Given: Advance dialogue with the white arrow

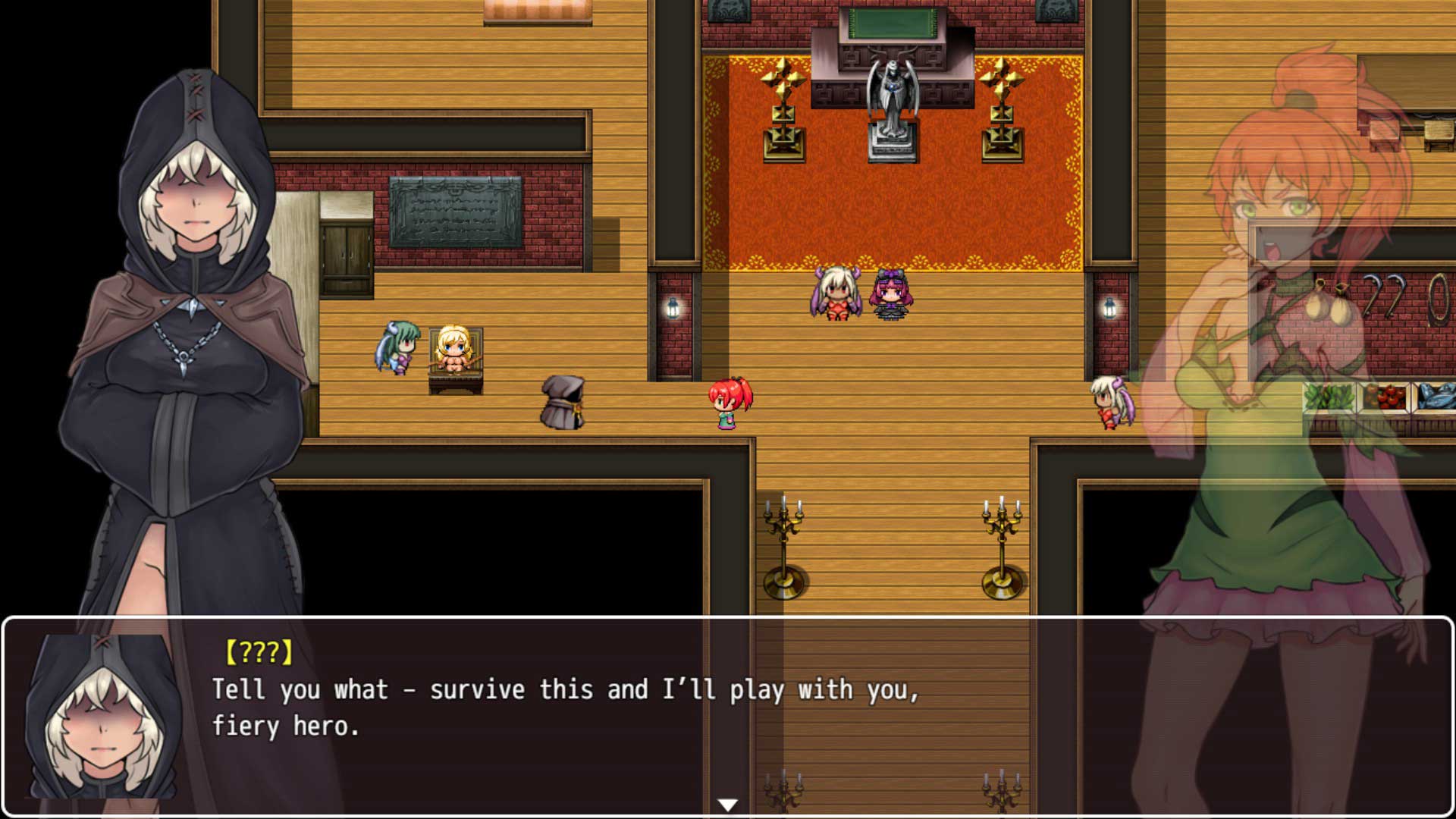Looking at the screenshot, I should (x=727, y=805).
